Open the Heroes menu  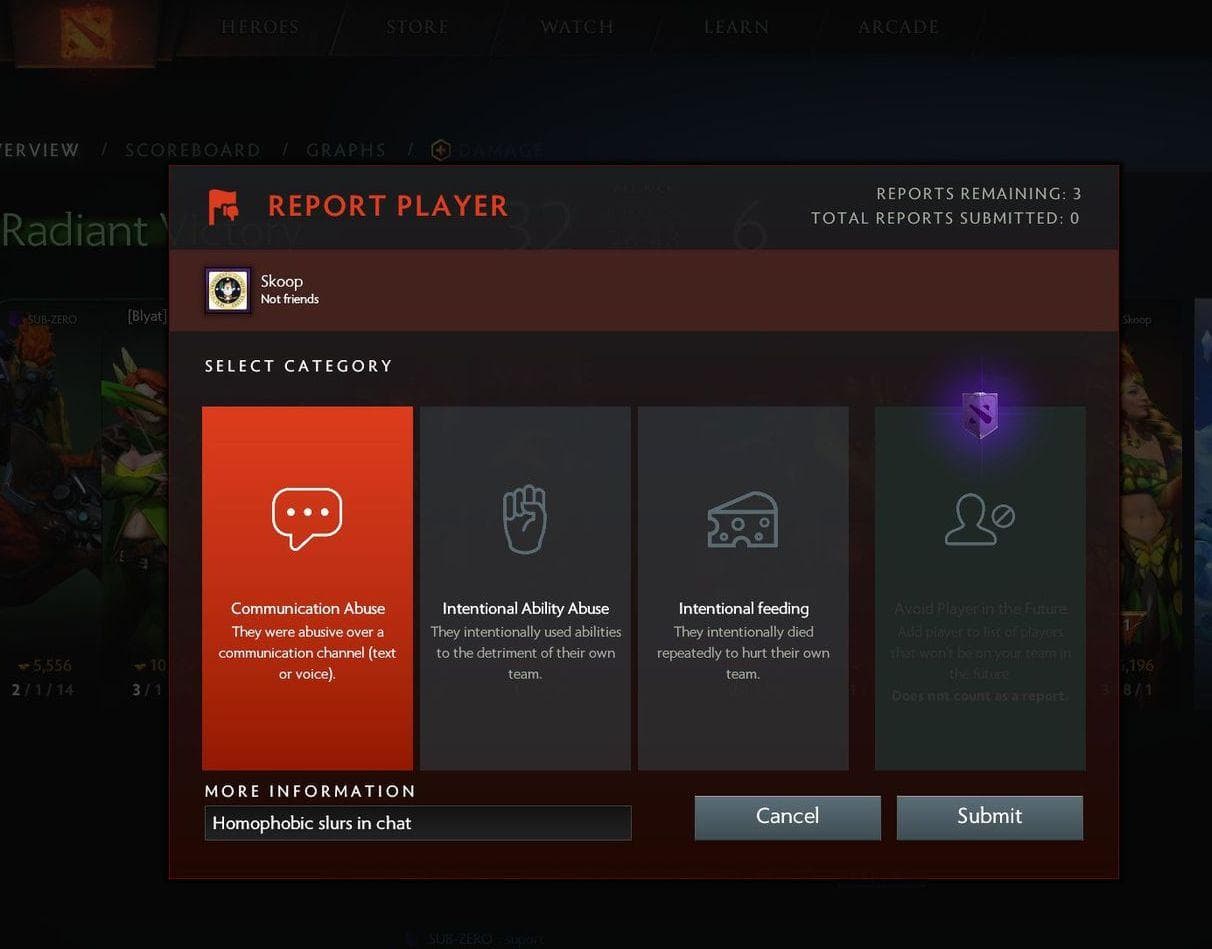coord(260,27)
